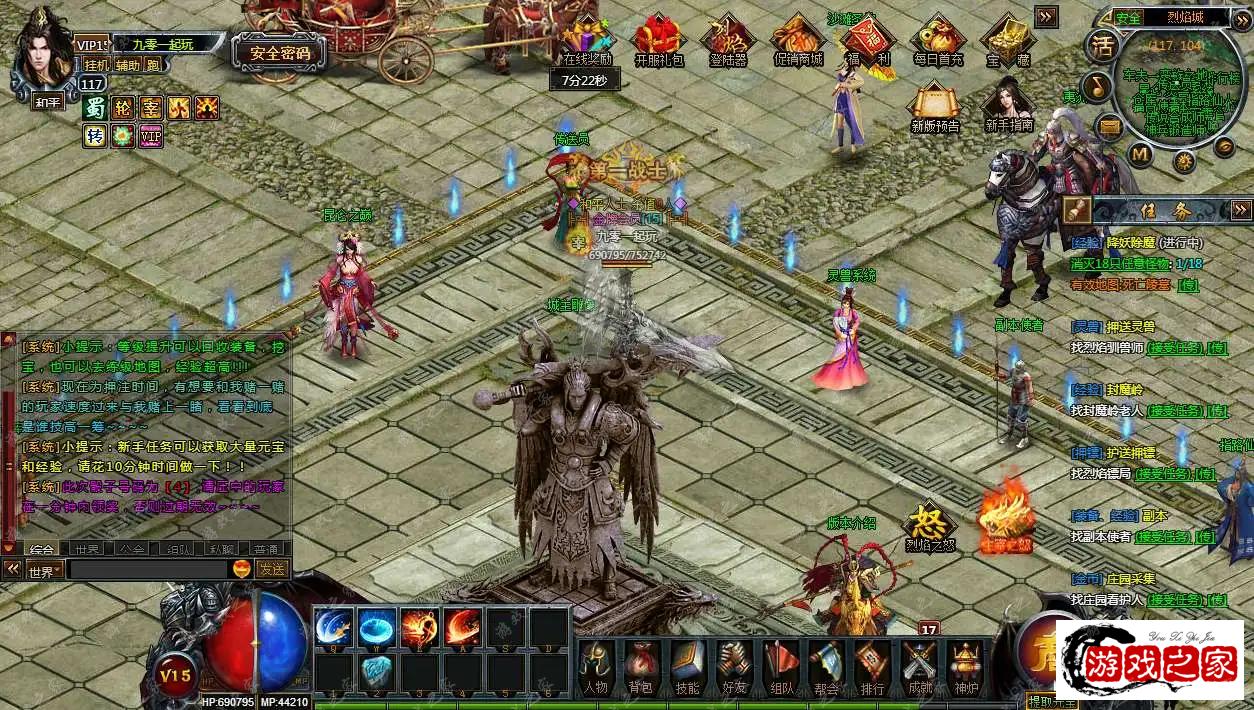Image resolution: width=1254 pixels, height=710 pixels.
Task: Open the 开服礼包 server gift pack
Action: (659, 40)
